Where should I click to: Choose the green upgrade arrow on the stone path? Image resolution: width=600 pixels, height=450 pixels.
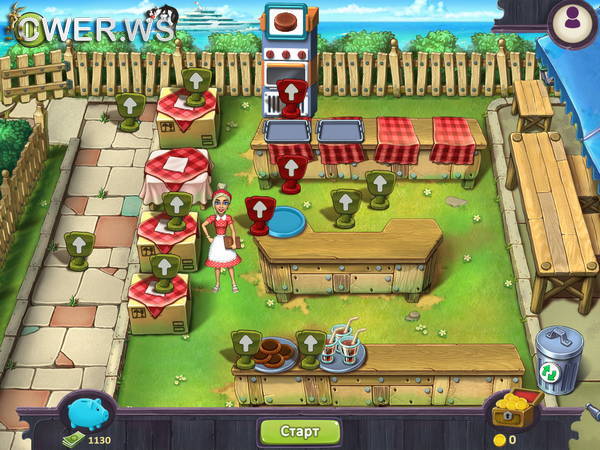[x=78, y=248]
